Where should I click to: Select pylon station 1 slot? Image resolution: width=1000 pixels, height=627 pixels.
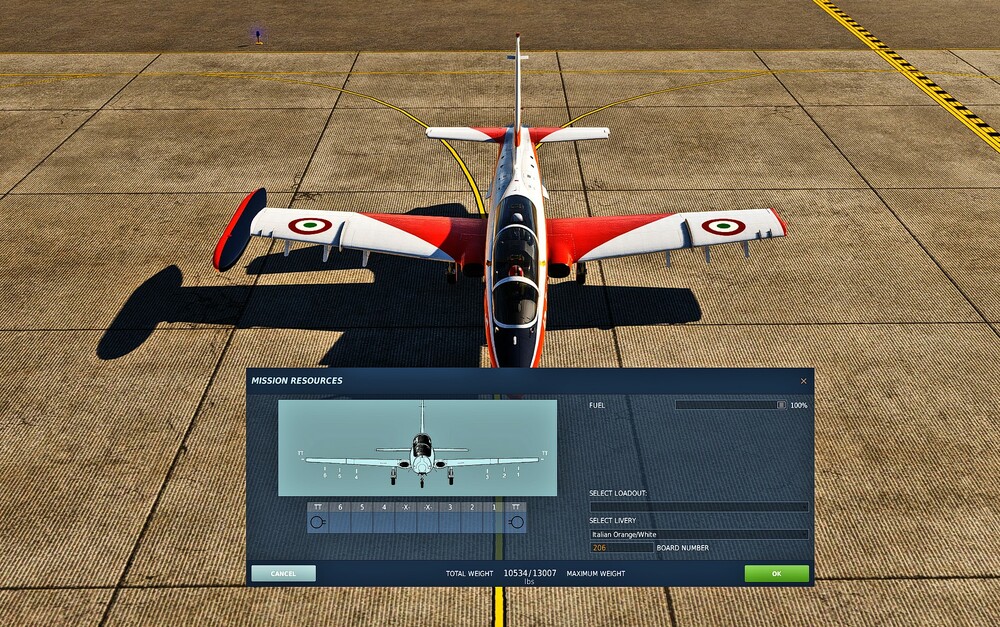(x=494, y=521)
